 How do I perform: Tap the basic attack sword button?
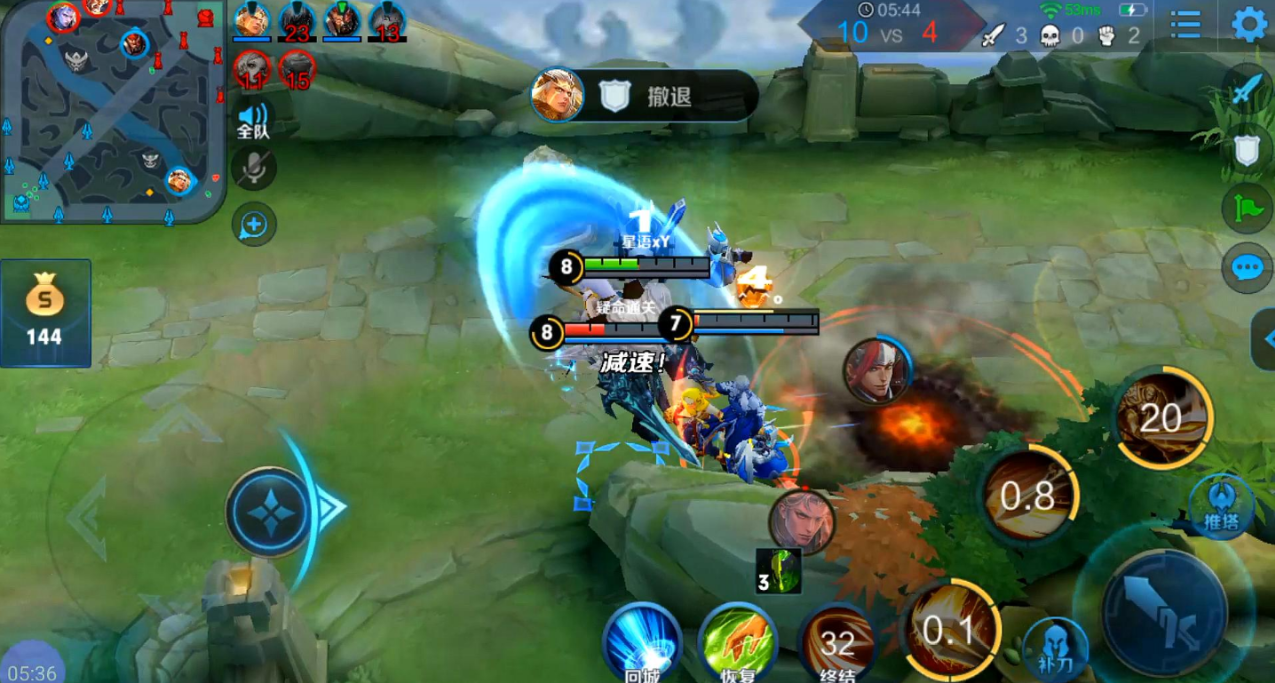tap(1163, 611)
